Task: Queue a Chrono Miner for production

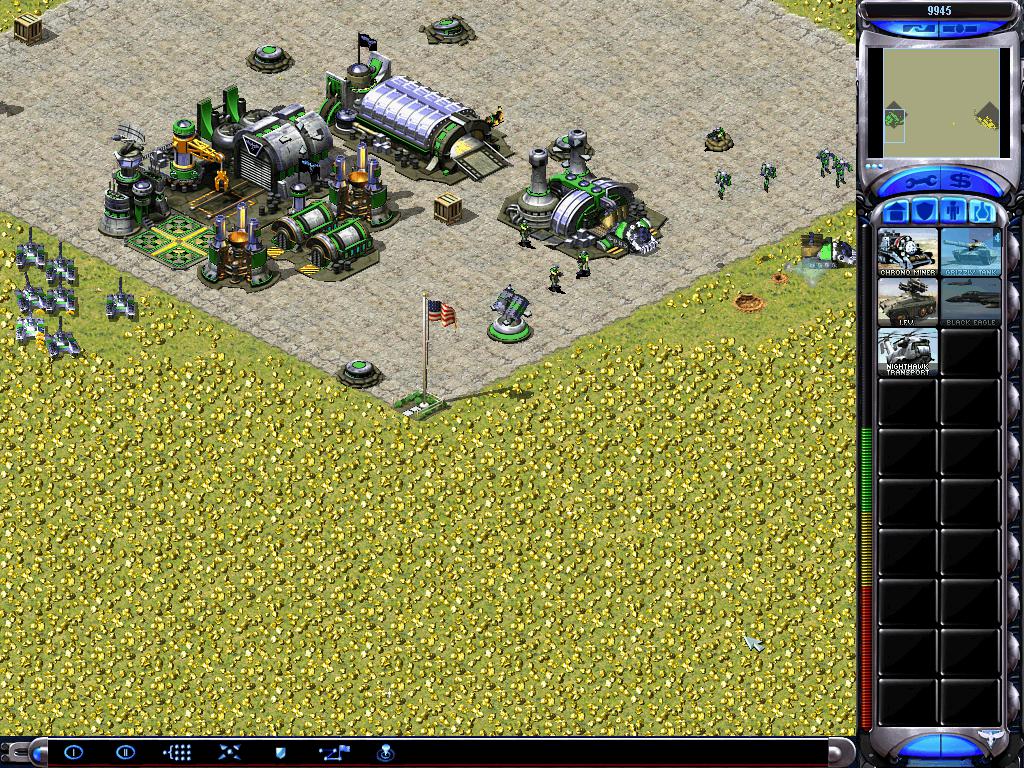Action: click(x=908, y=252)
